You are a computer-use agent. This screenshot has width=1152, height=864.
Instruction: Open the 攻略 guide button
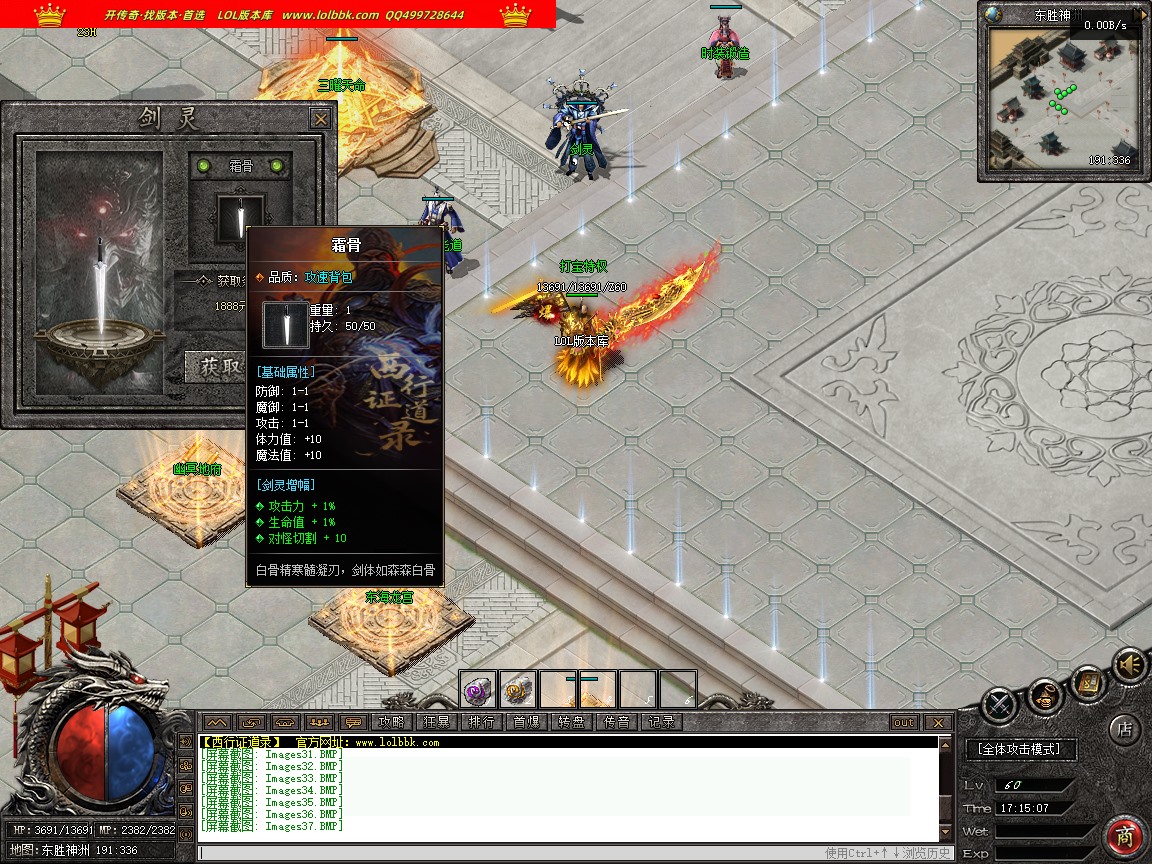coord(392,722)
